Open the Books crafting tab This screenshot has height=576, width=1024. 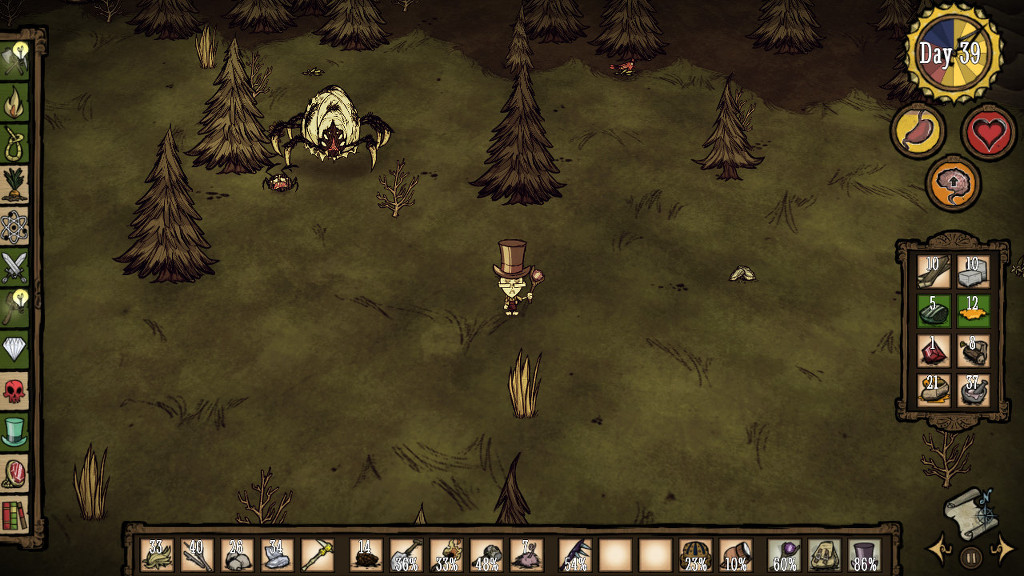tap(15, 515)
